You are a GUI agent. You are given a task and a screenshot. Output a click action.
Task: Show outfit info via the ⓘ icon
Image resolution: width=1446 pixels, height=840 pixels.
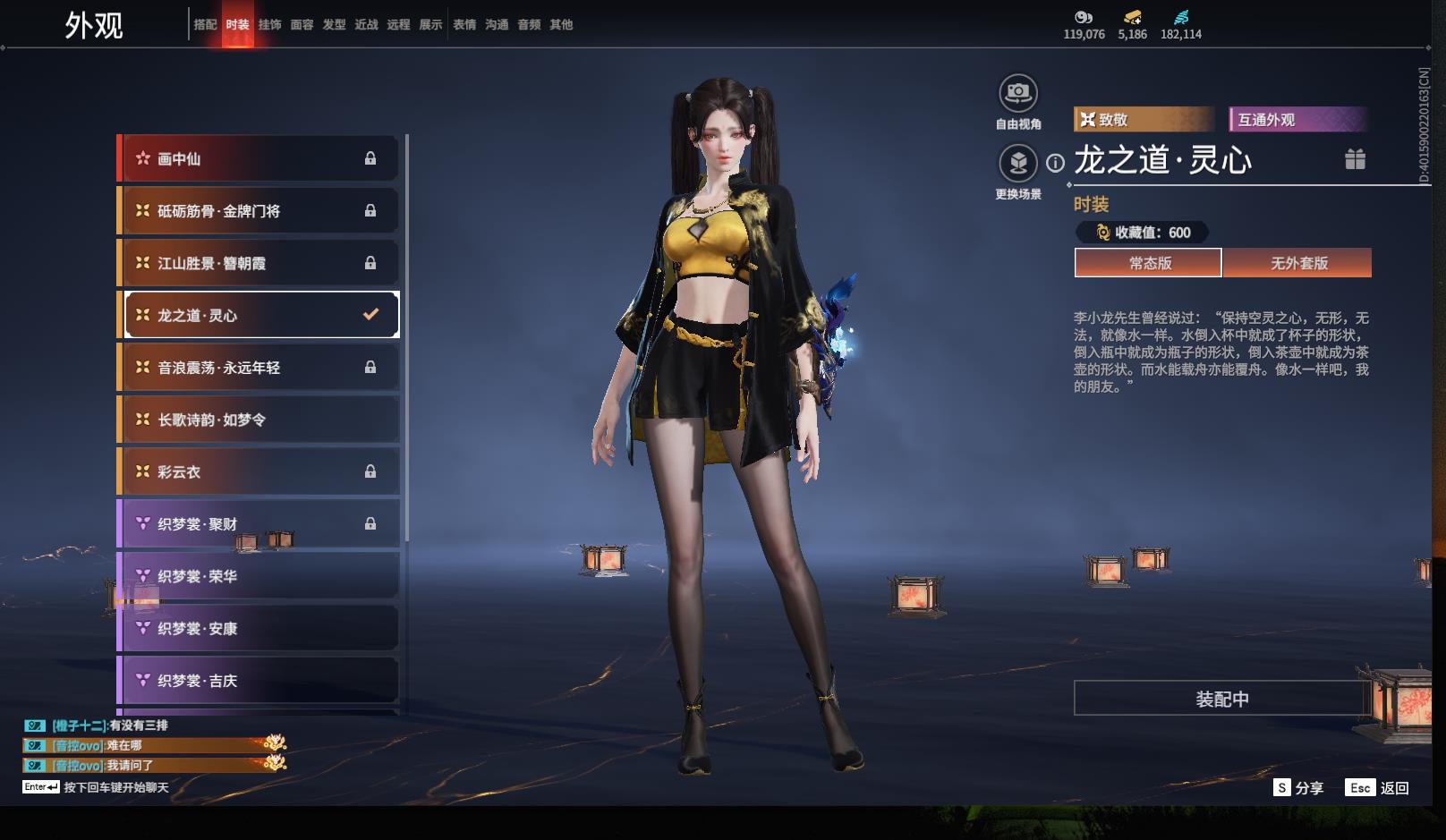pos(1056,163)
